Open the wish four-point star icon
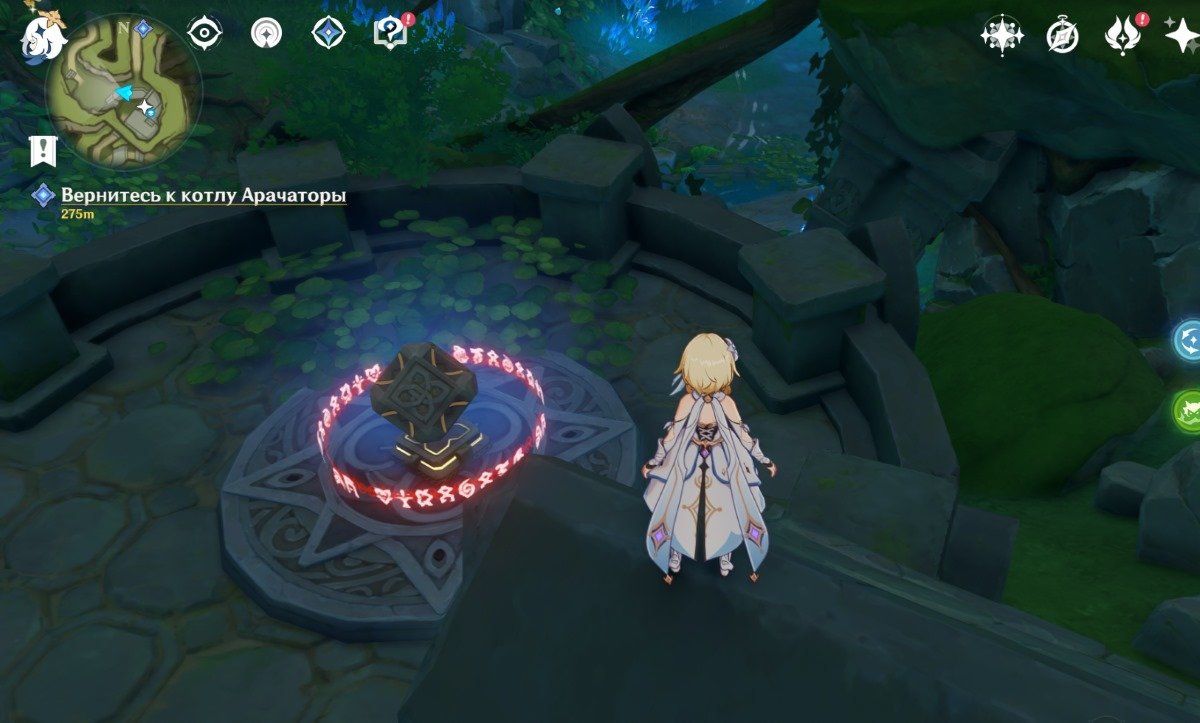This screenshot has height=723, width=1200. point(1181,36)
